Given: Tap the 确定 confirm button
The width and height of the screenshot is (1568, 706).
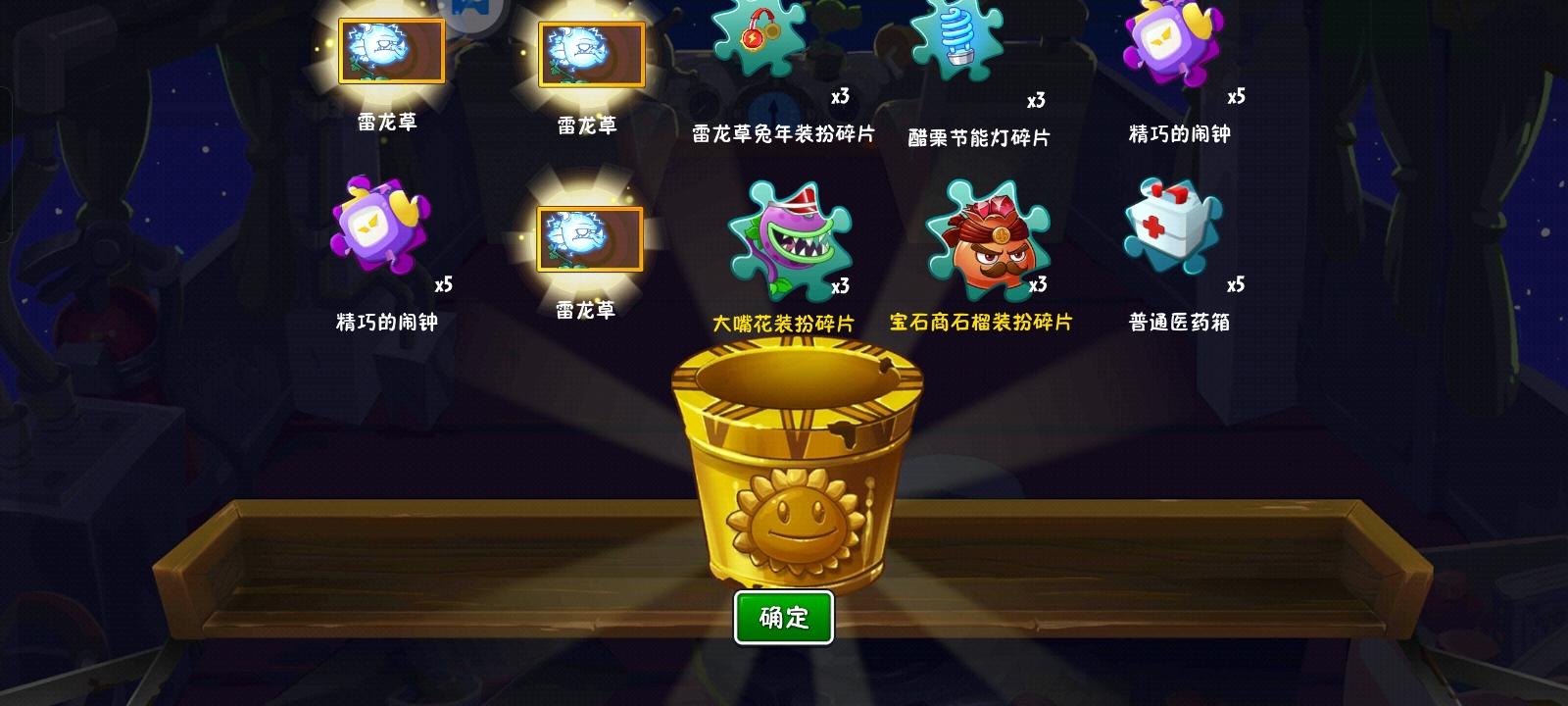Looking at the screenshot, I should coord(783,616).
